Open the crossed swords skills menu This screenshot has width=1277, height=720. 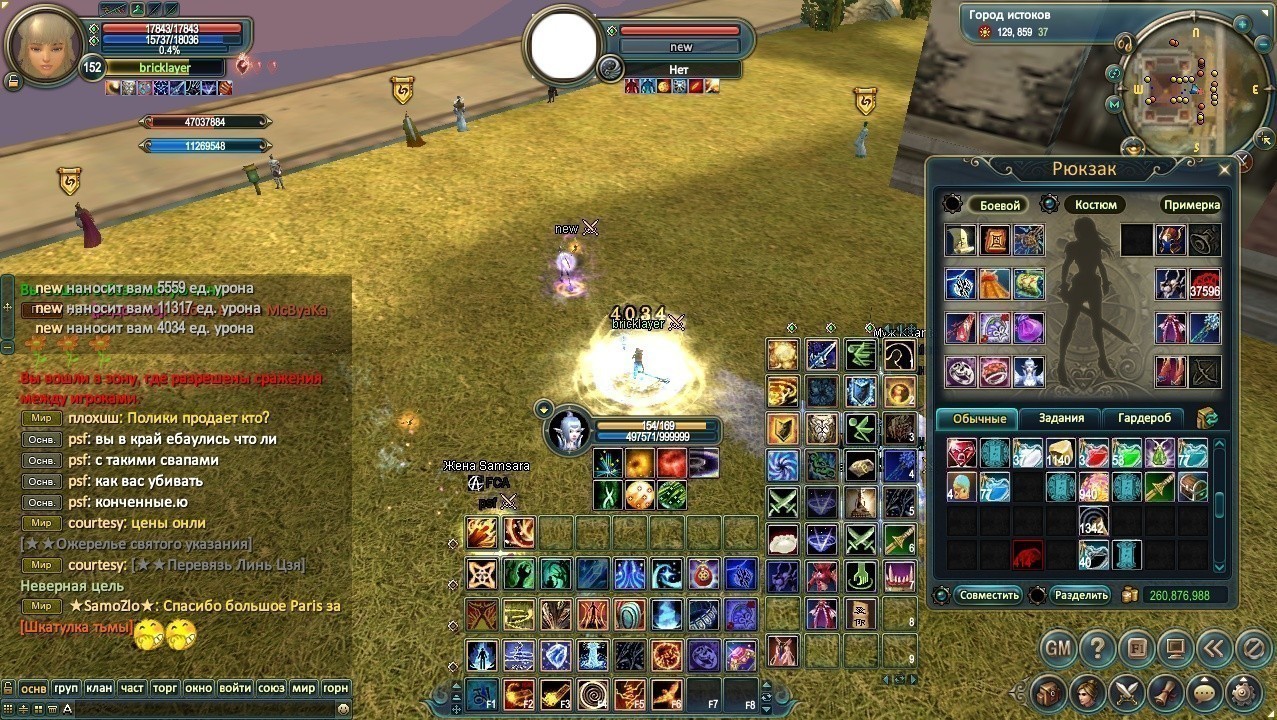pyautogui.click(x=1127, y=692)
